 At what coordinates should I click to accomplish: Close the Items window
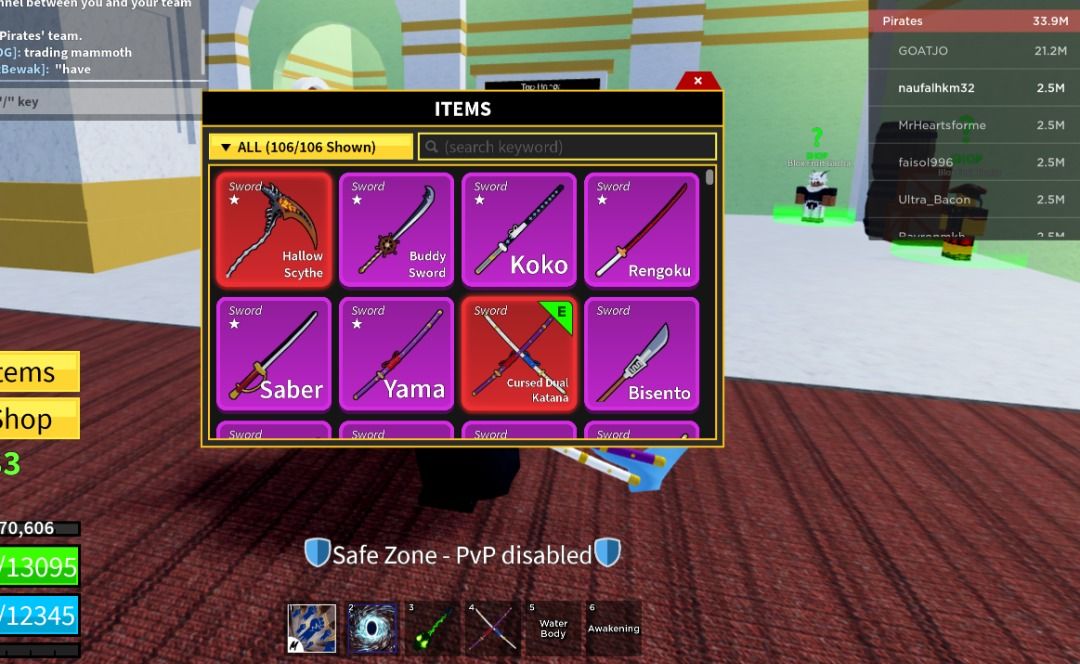pyautogui.click(x=698, y=81)
